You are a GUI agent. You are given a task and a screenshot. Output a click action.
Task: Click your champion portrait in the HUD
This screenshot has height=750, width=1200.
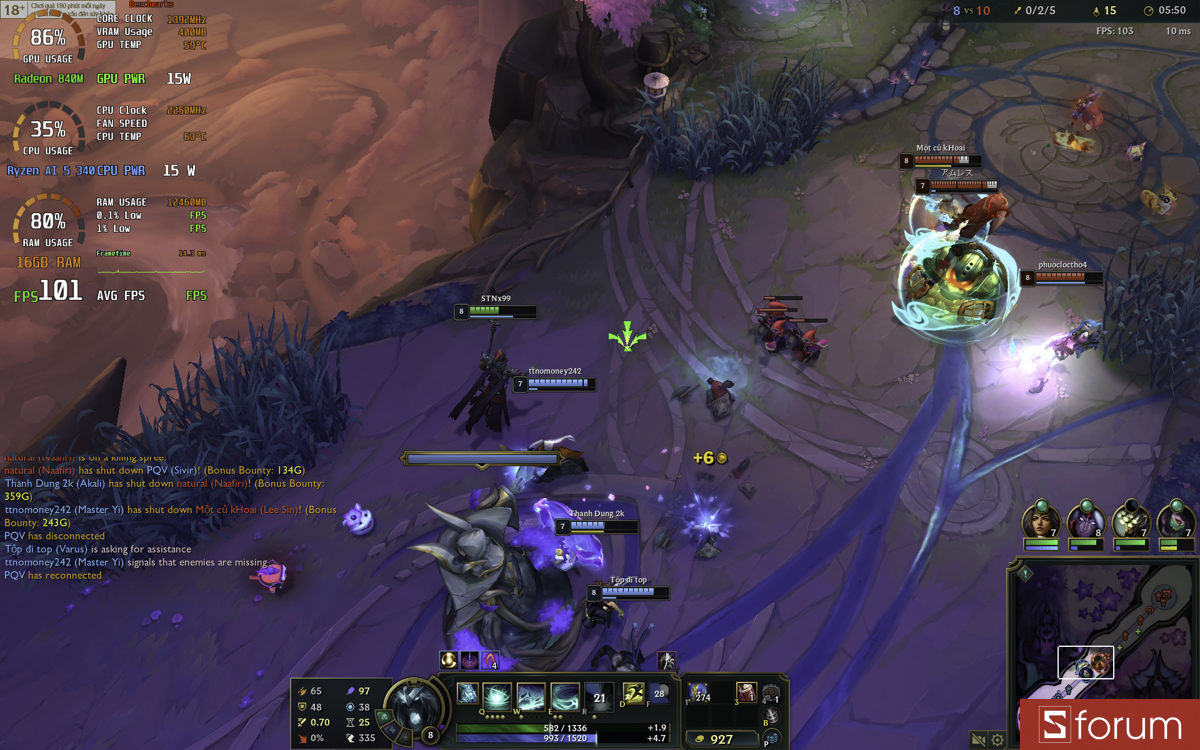(x=413, y=706)
